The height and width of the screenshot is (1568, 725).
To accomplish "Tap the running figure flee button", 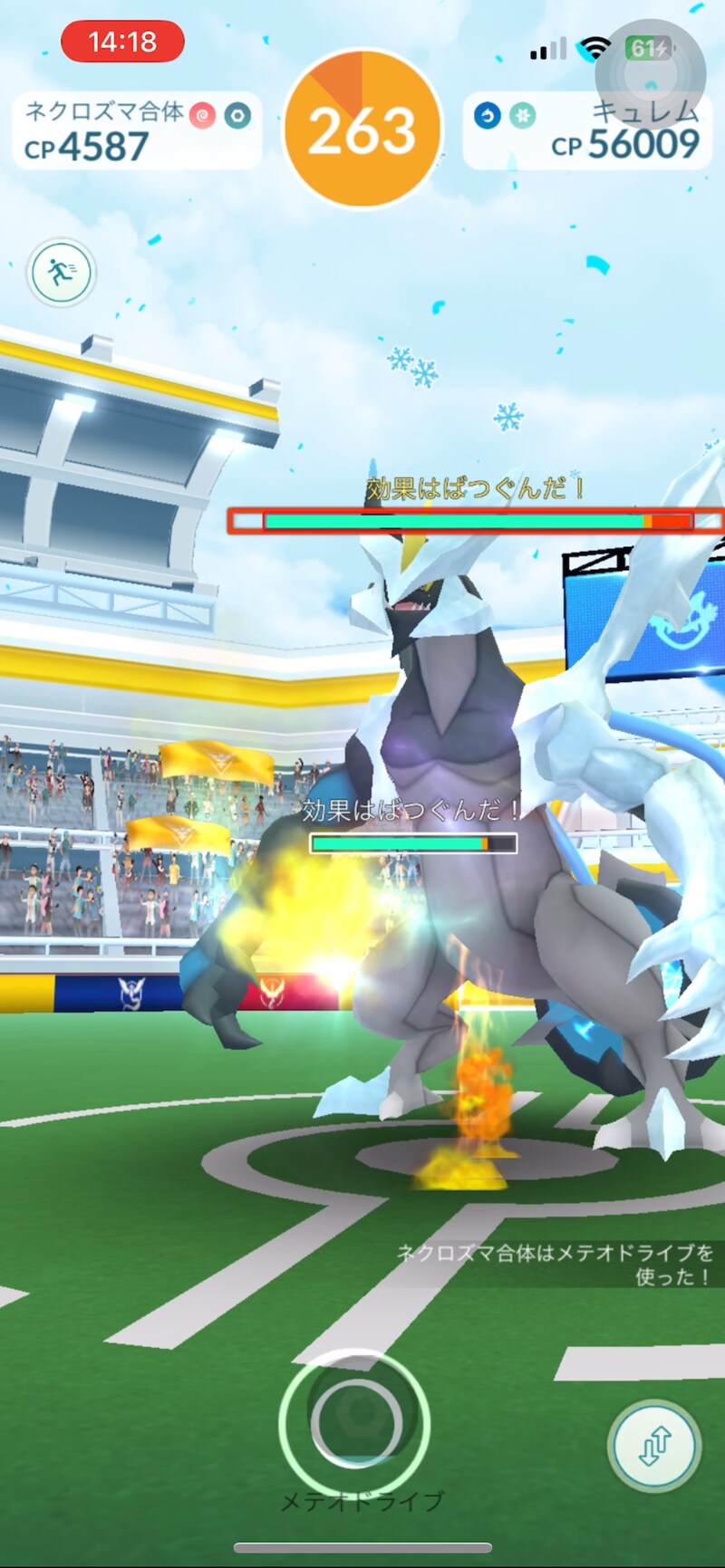I will coord(62,272).
